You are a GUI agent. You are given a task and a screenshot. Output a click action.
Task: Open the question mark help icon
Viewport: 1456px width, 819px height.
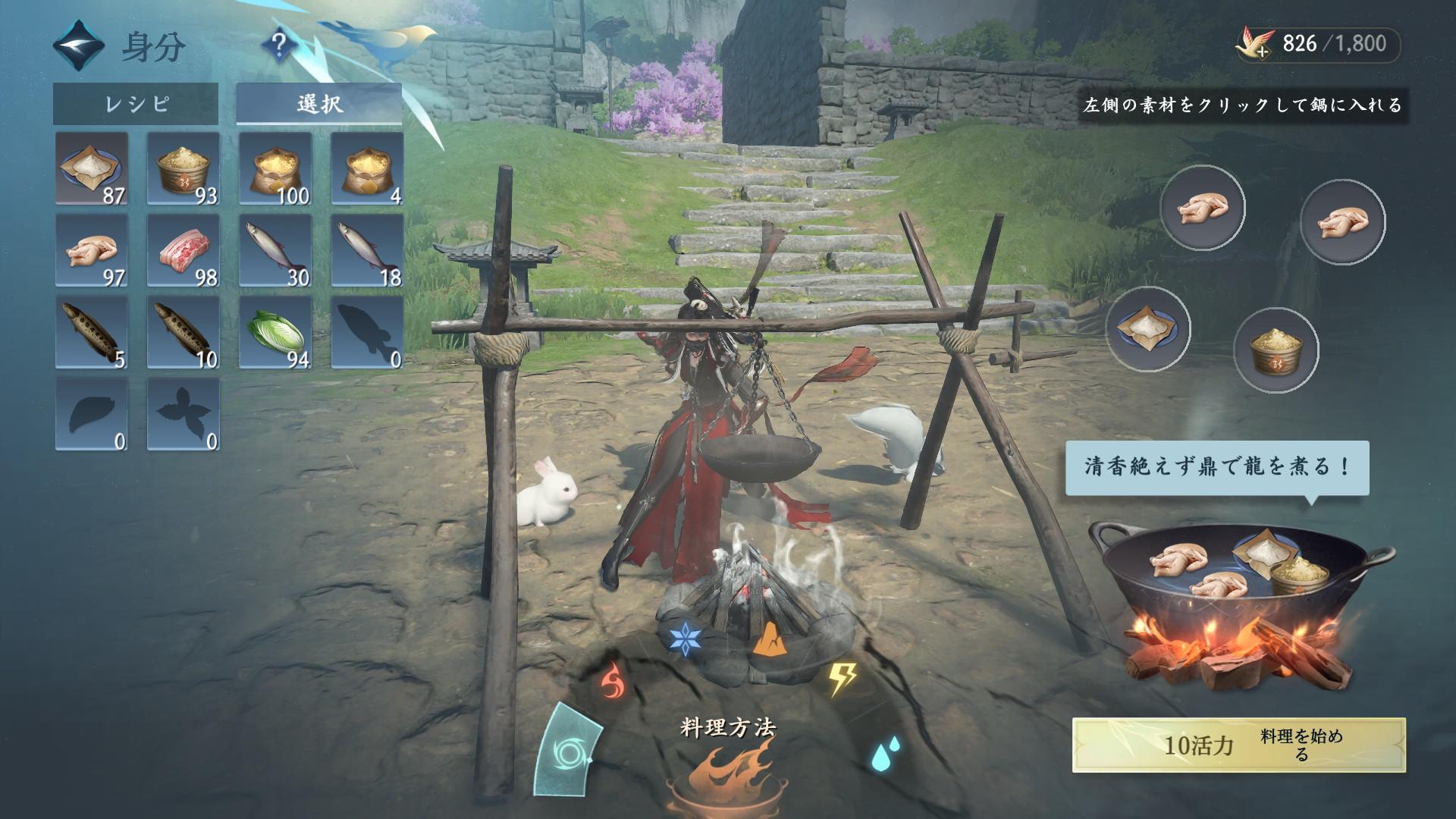point(280,46)
